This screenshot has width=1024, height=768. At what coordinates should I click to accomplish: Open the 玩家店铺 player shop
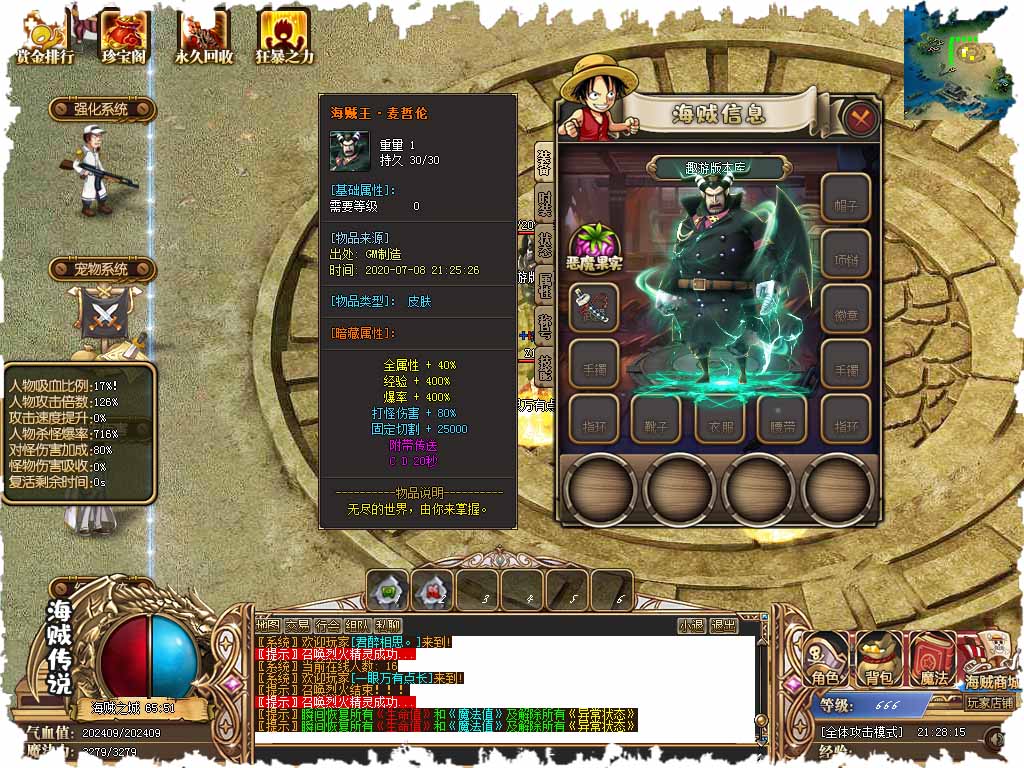pos(990,702)
